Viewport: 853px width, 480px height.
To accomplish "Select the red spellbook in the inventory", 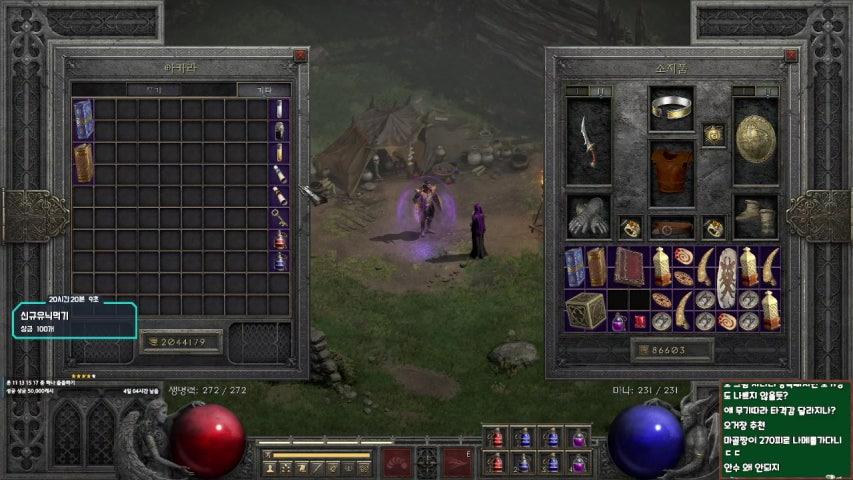I will point(630,267).
